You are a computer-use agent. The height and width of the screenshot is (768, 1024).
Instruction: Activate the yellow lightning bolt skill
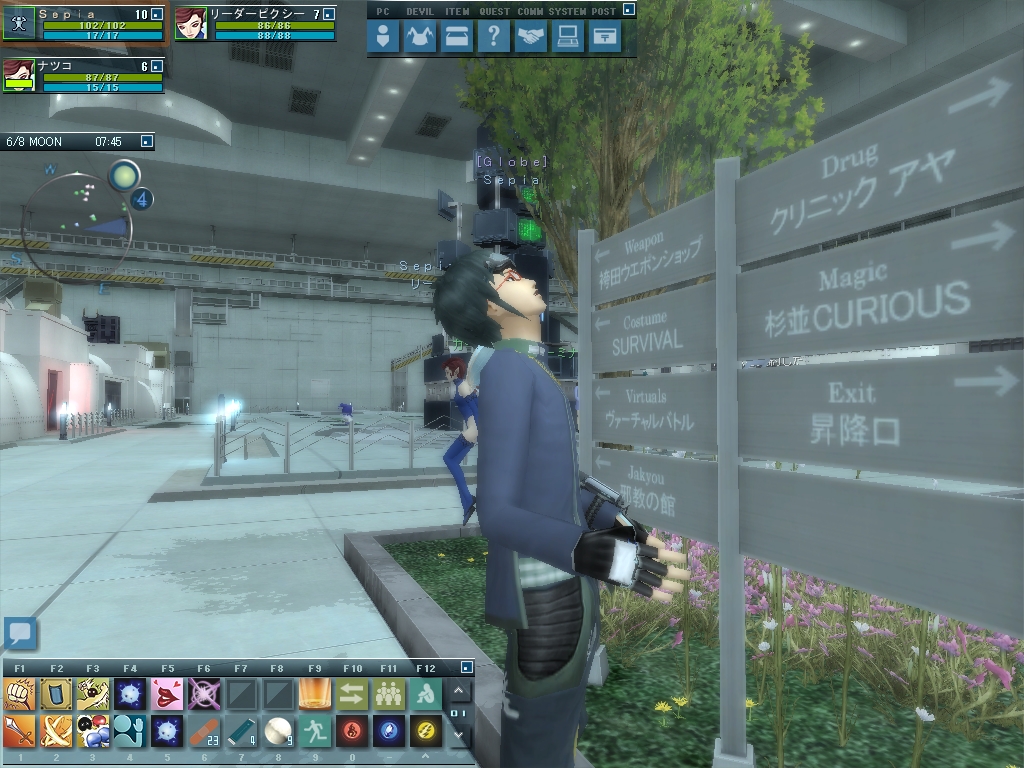tap(423, 733)
